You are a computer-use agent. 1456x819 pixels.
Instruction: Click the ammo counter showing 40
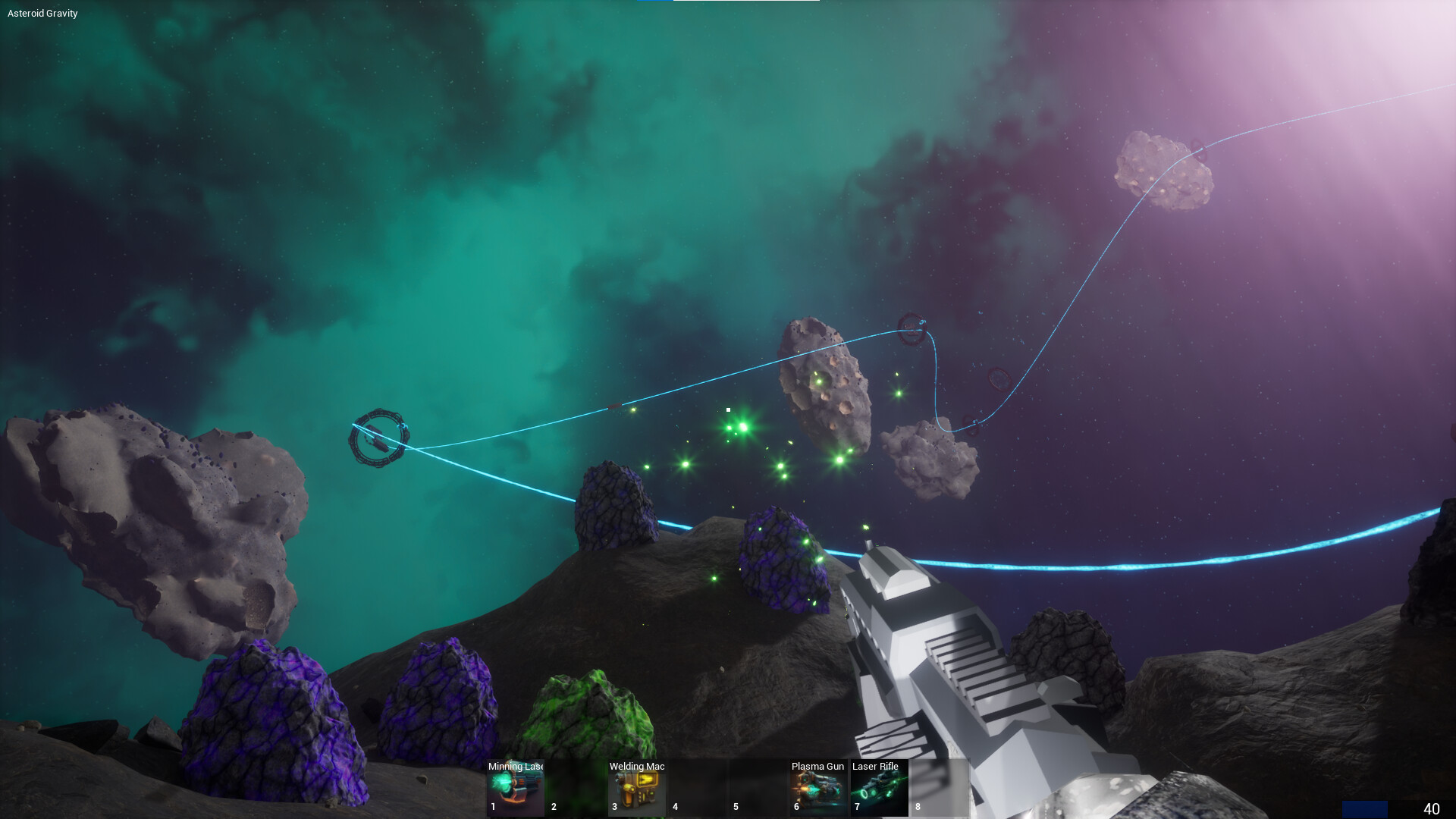(x=1431, y=808)
